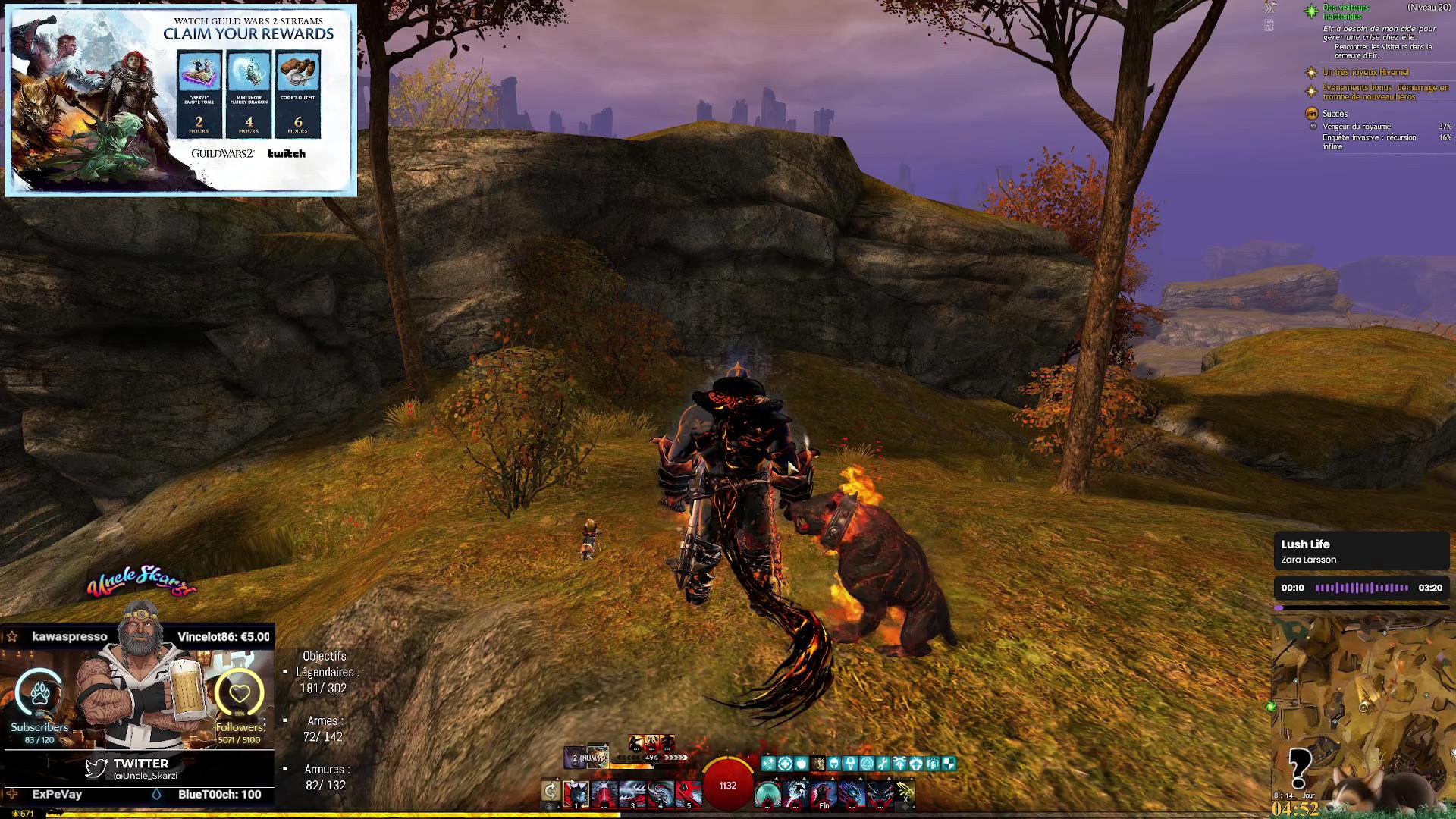The height and width of the screenshot is (819, 1456).
Task: Select the Vengeur du royaume achievement
Action: 1357,127
